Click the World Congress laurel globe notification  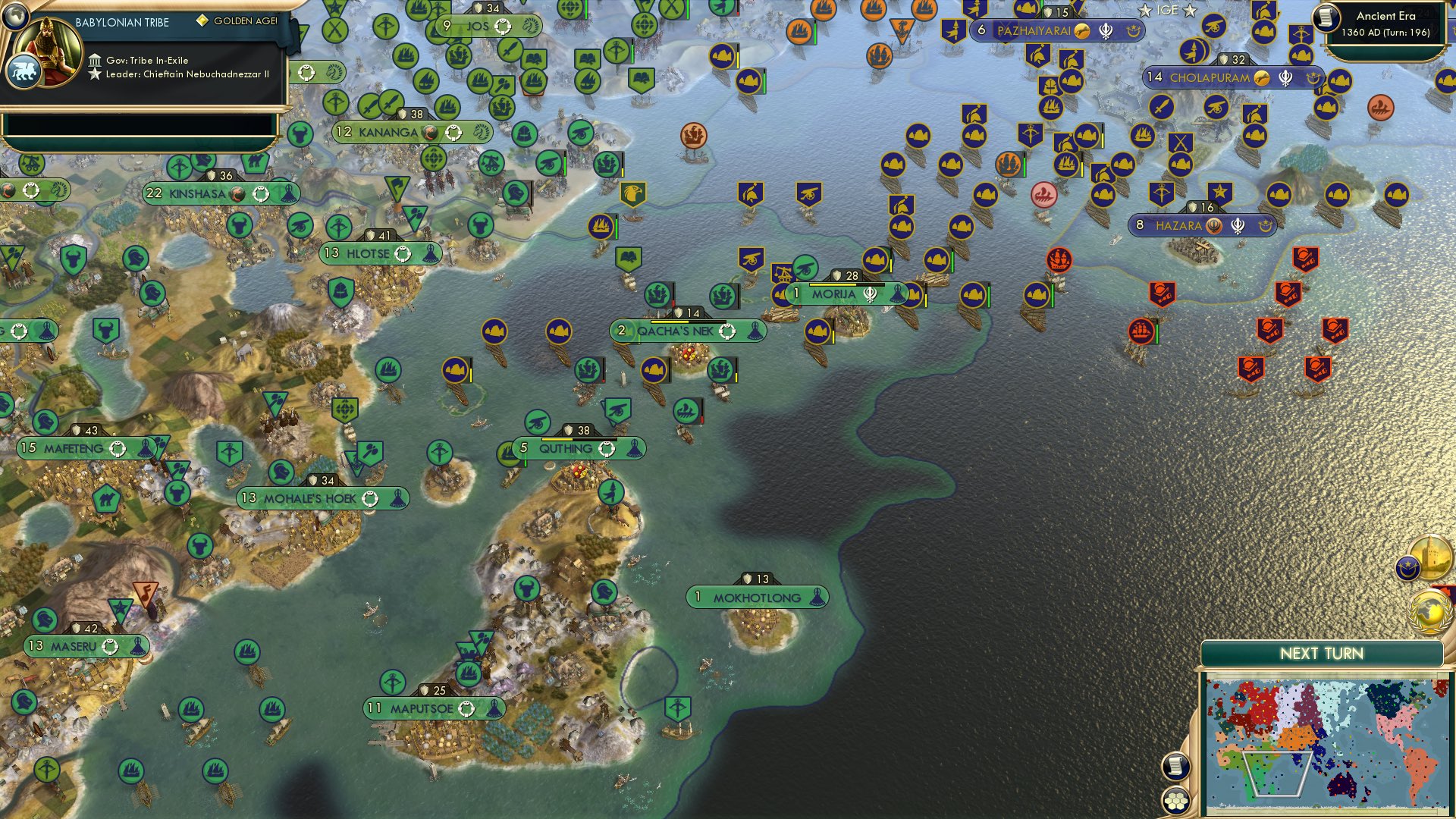(1429, 613)
